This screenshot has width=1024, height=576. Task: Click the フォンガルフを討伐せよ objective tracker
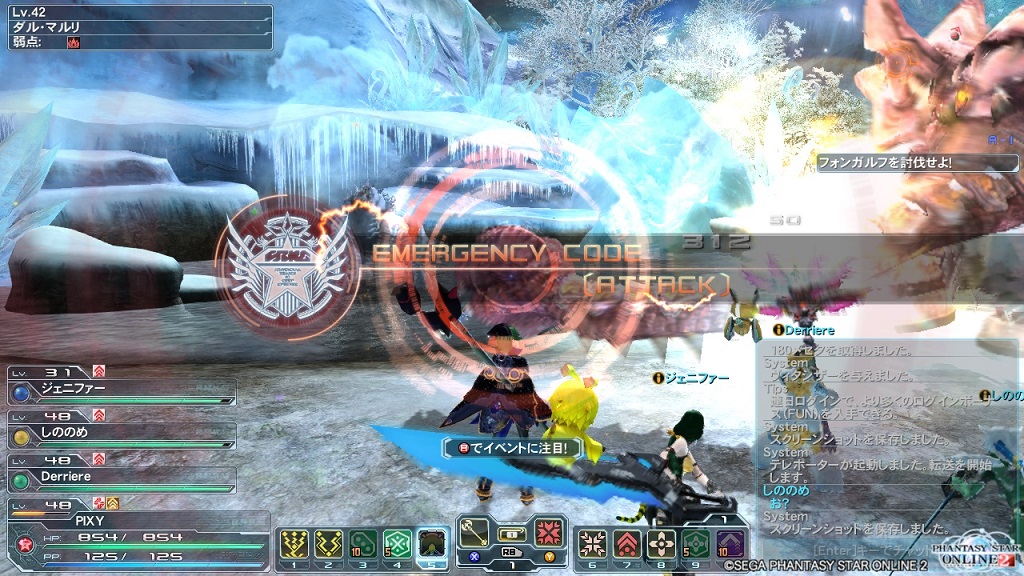click(x=917, y=161)
